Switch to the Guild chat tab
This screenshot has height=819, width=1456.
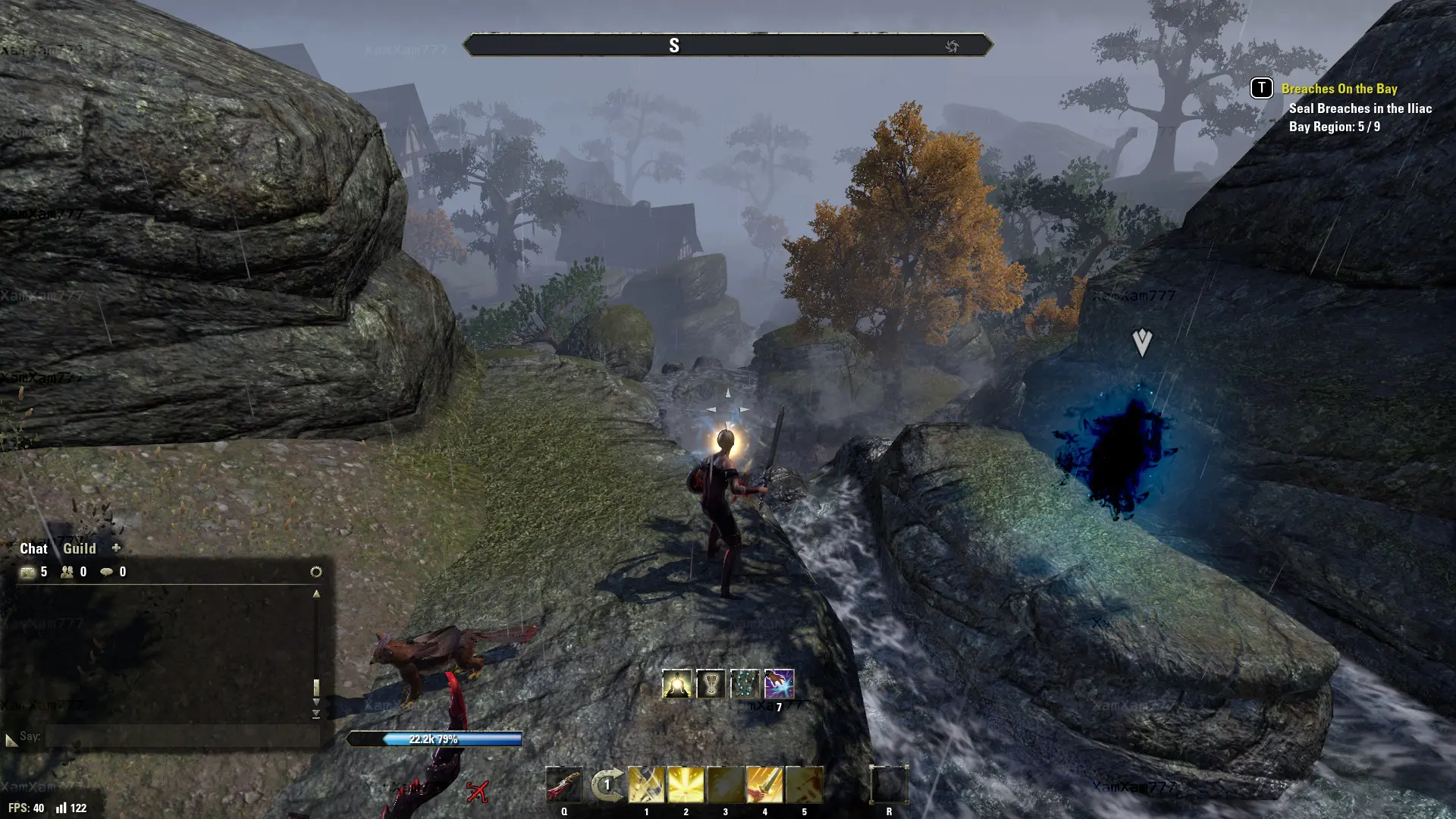coord(79,548)
